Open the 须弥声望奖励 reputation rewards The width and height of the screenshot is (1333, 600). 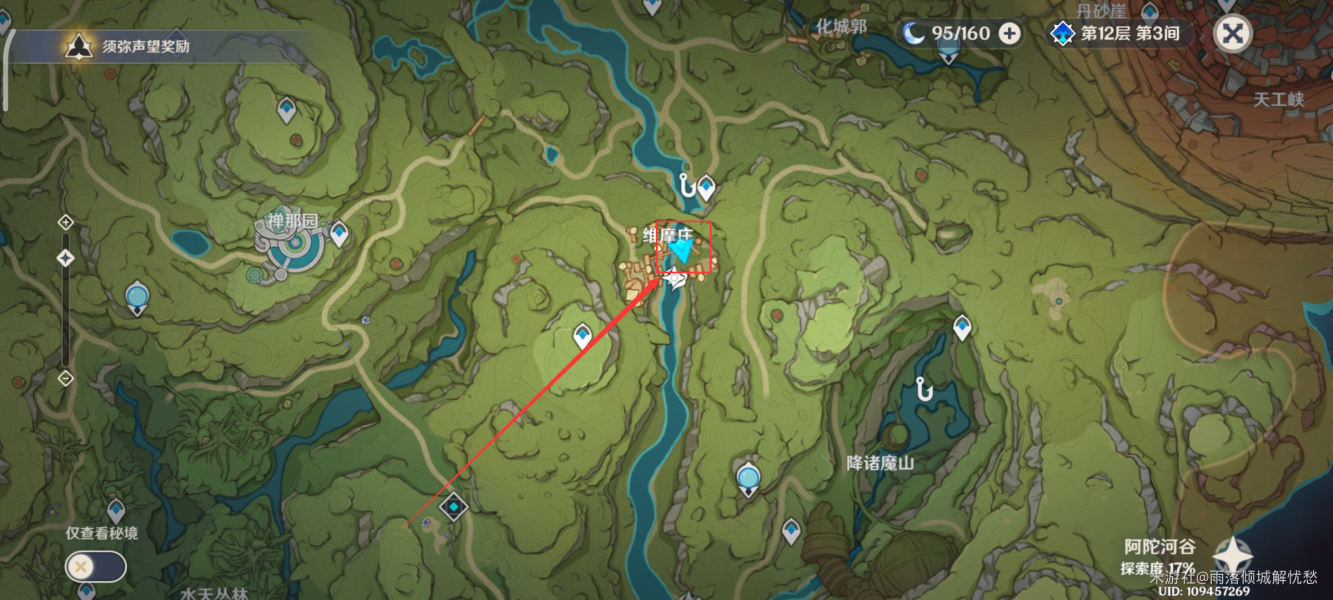tap(130, 46)
